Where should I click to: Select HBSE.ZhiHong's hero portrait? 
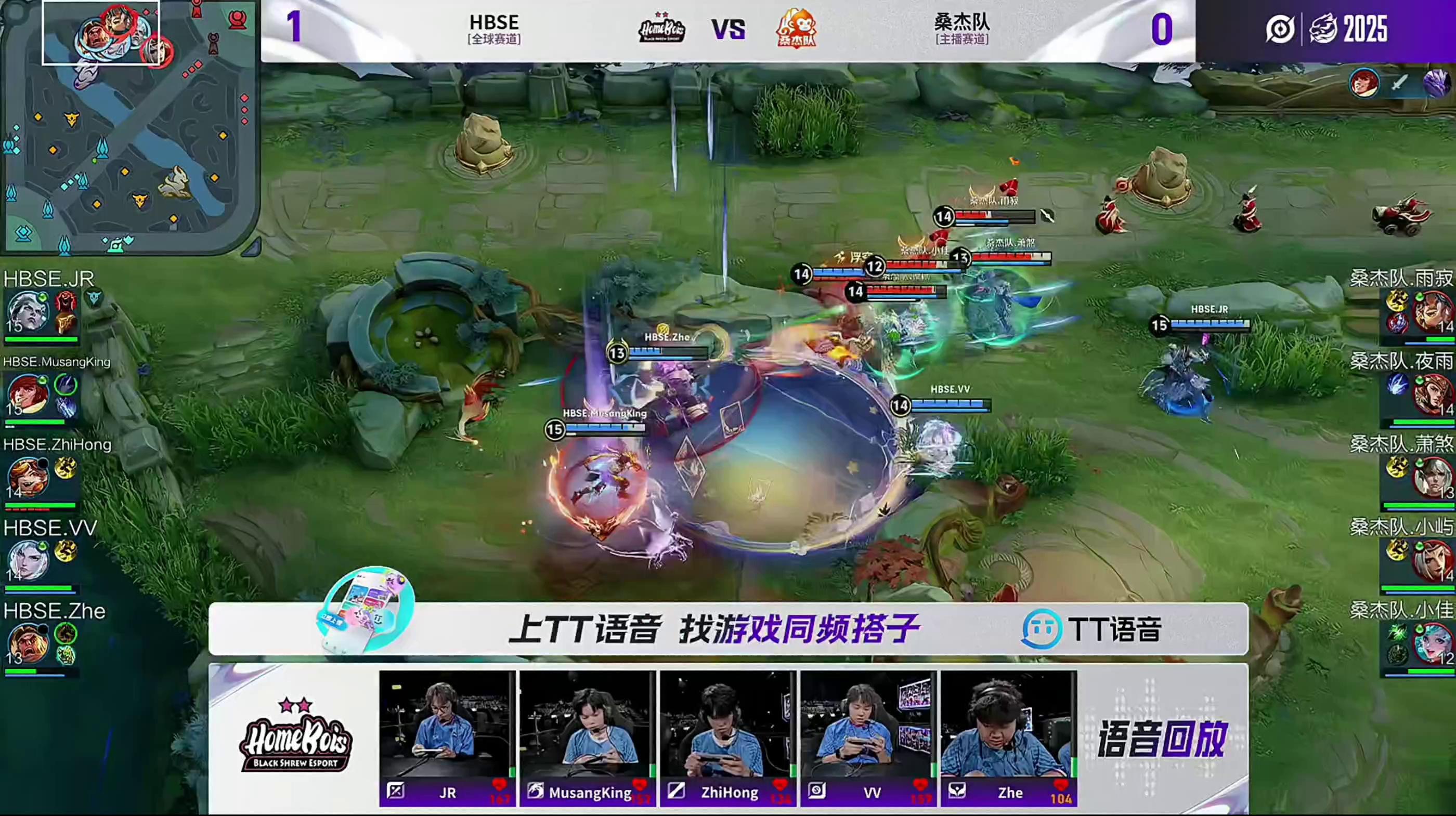(x=27, y=478)
